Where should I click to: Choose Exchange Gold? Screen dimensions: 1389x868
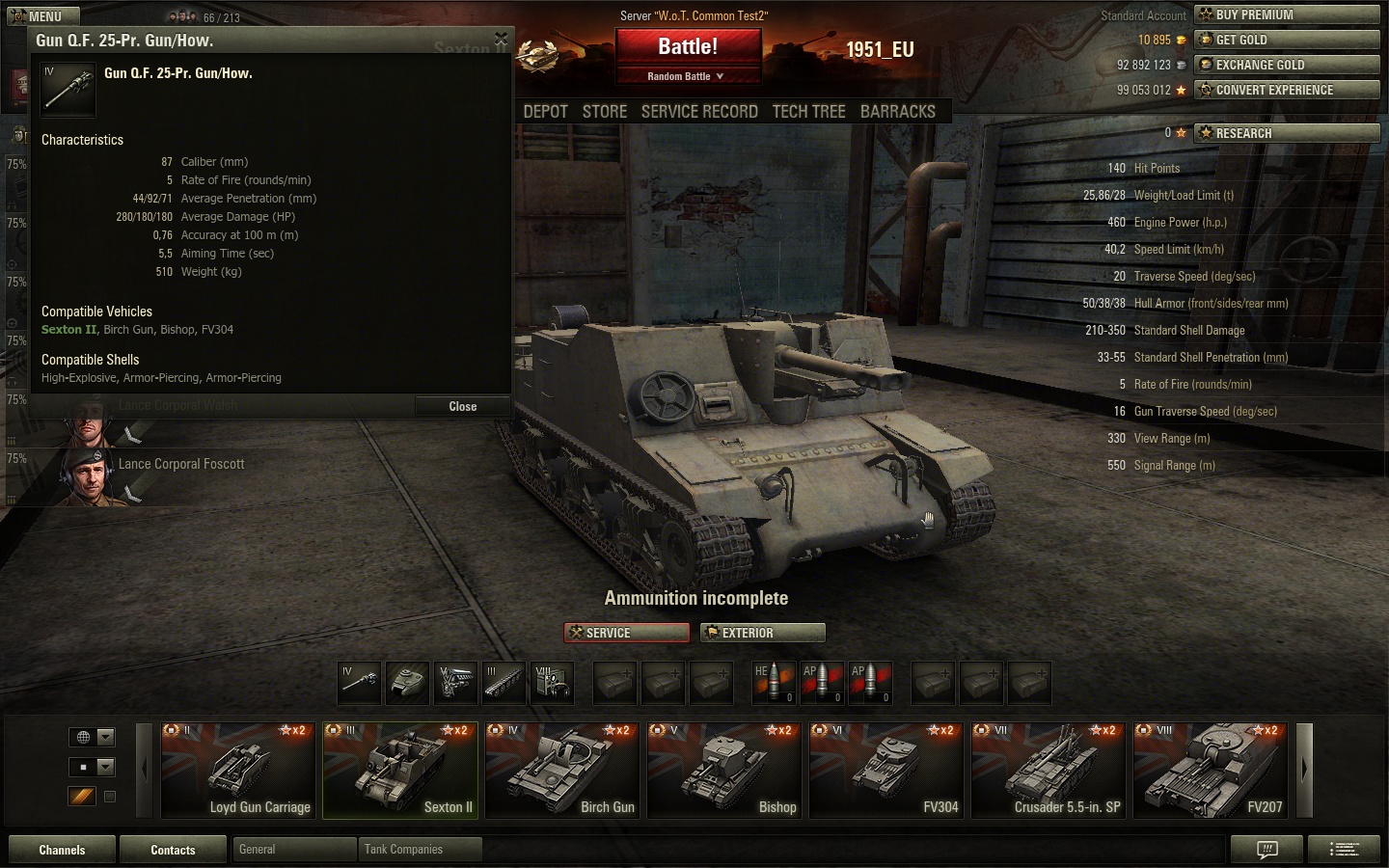(x=1287, y=65)
